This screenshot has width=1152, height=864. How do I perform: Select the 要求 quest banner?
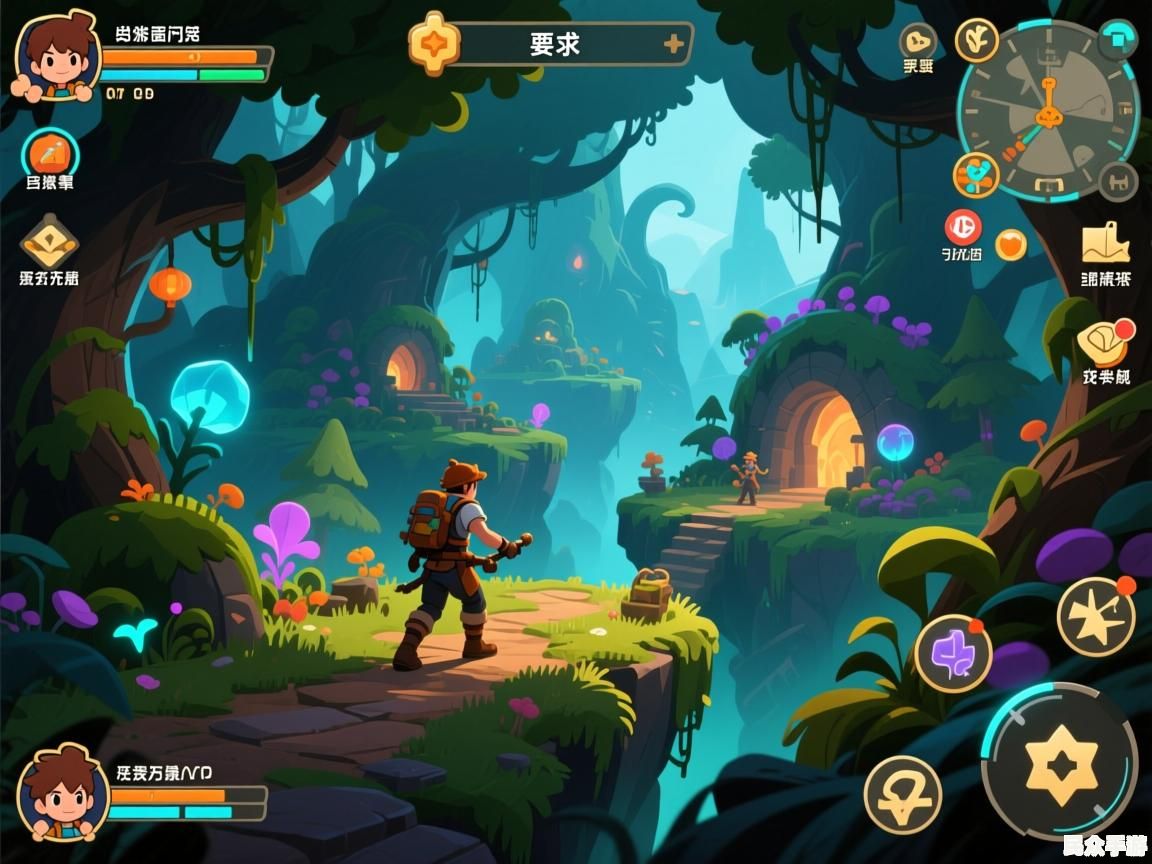[555, 45]
